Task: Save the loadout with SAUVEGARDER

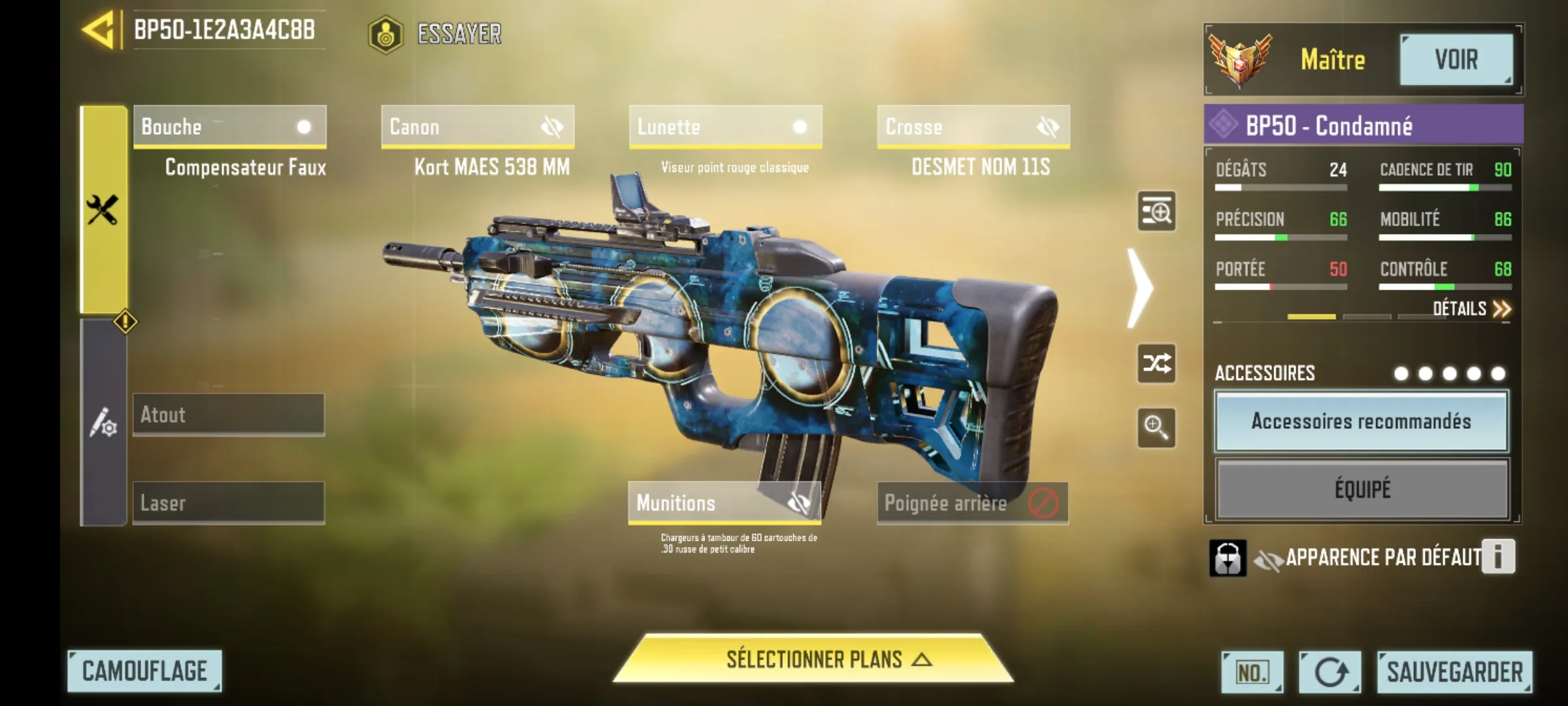Action: (1454, 672)
